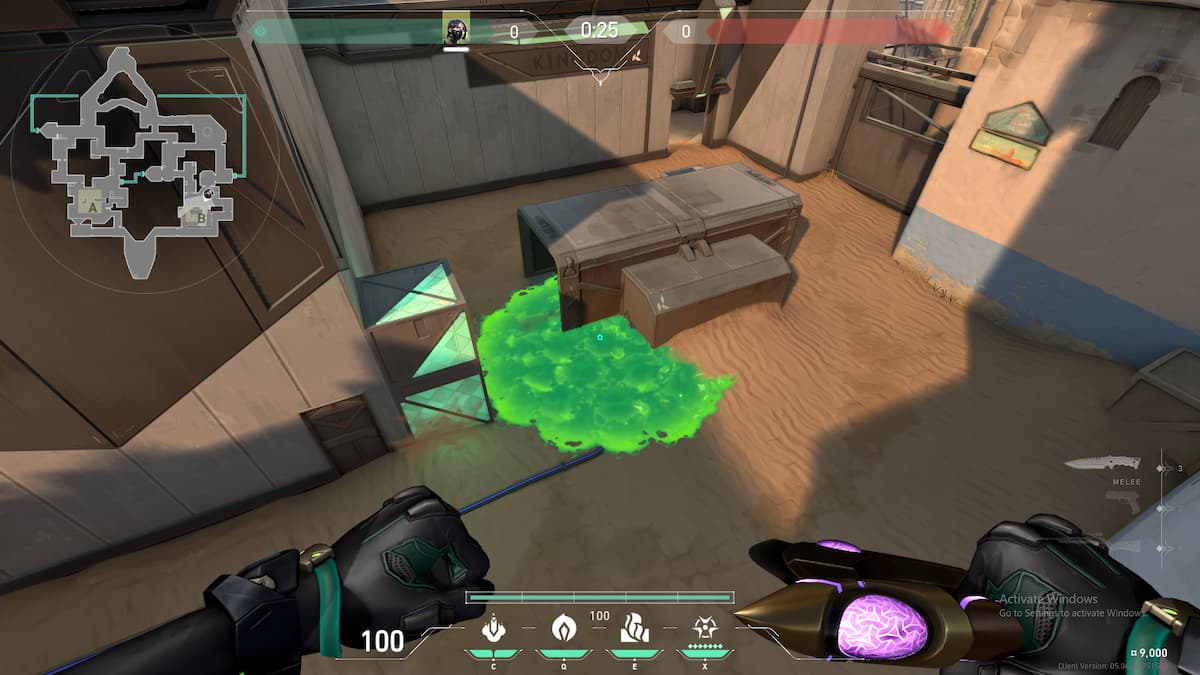Activate the Toxic Screen ability icon
1200x675 pixels.
click(634, 628)
